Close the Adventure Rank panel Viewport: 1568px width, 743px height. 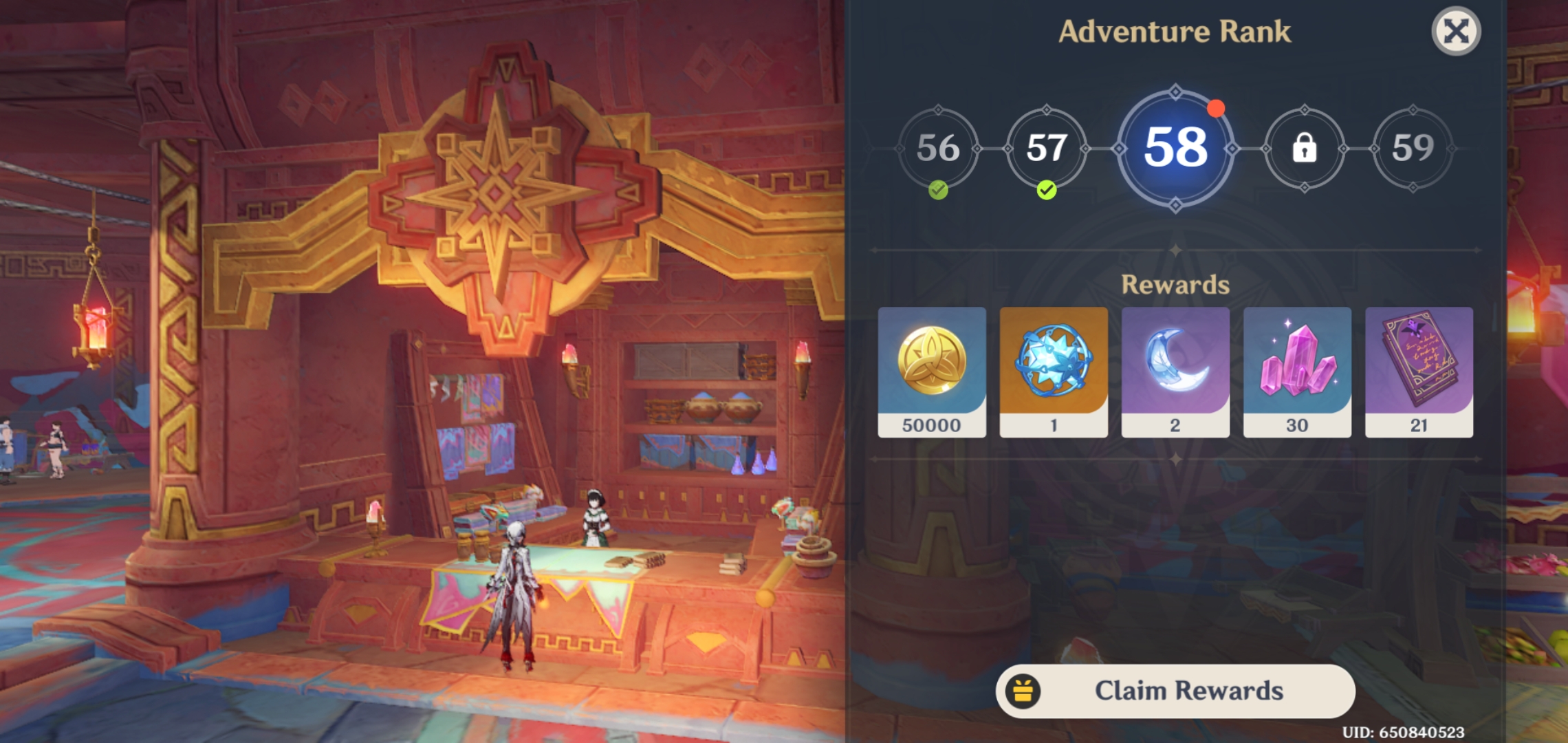pos(1456,30)
